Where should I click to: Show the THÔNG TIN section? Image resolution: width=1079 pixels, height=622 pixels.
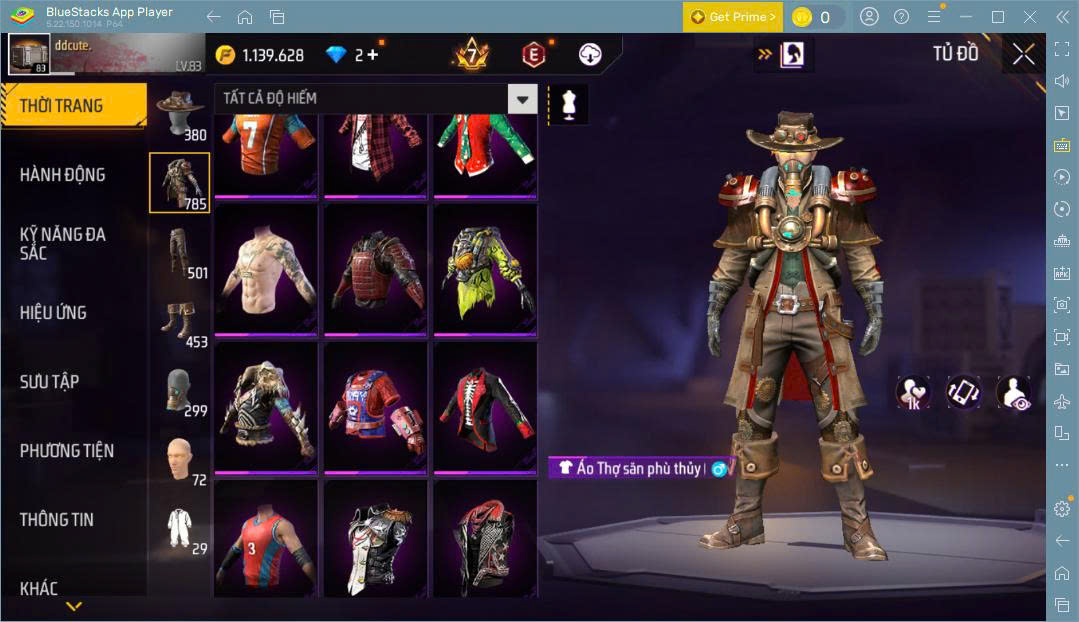coord(56,520)
